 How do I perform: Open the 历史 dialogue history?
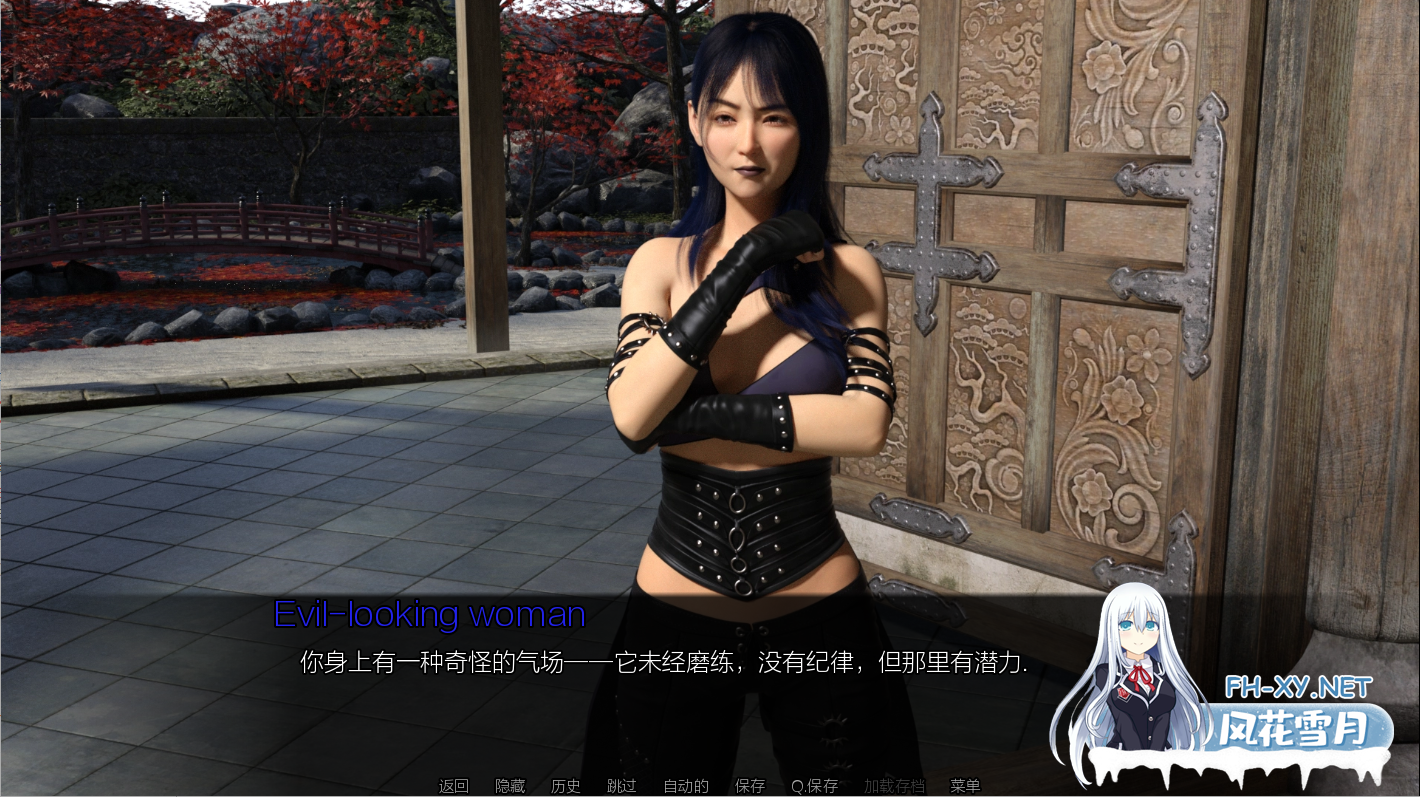(x=566, y=786)
